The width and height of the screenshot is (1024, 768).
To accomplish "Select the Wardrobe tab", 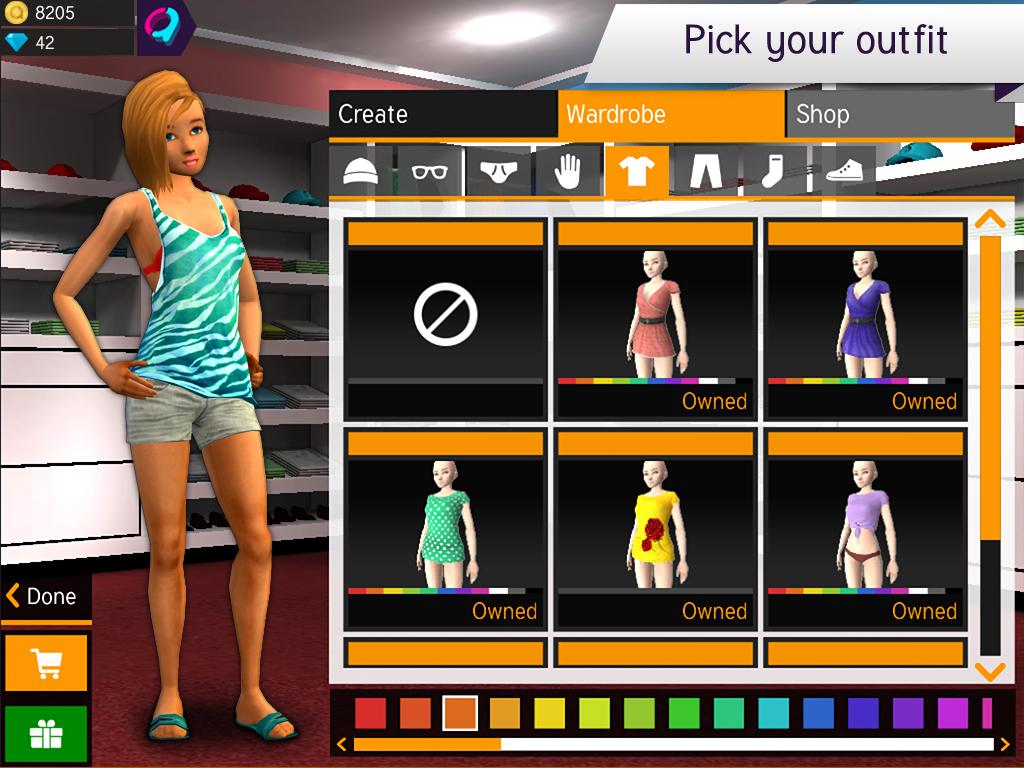I will pos(671,114).
